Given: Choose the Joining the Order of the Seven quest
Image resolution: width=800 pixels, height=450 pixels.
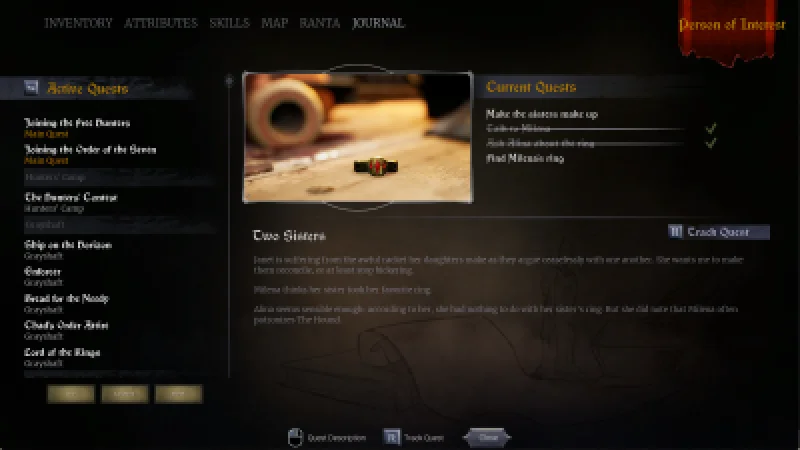Looking at the screenshot, I should coord(89,150).
